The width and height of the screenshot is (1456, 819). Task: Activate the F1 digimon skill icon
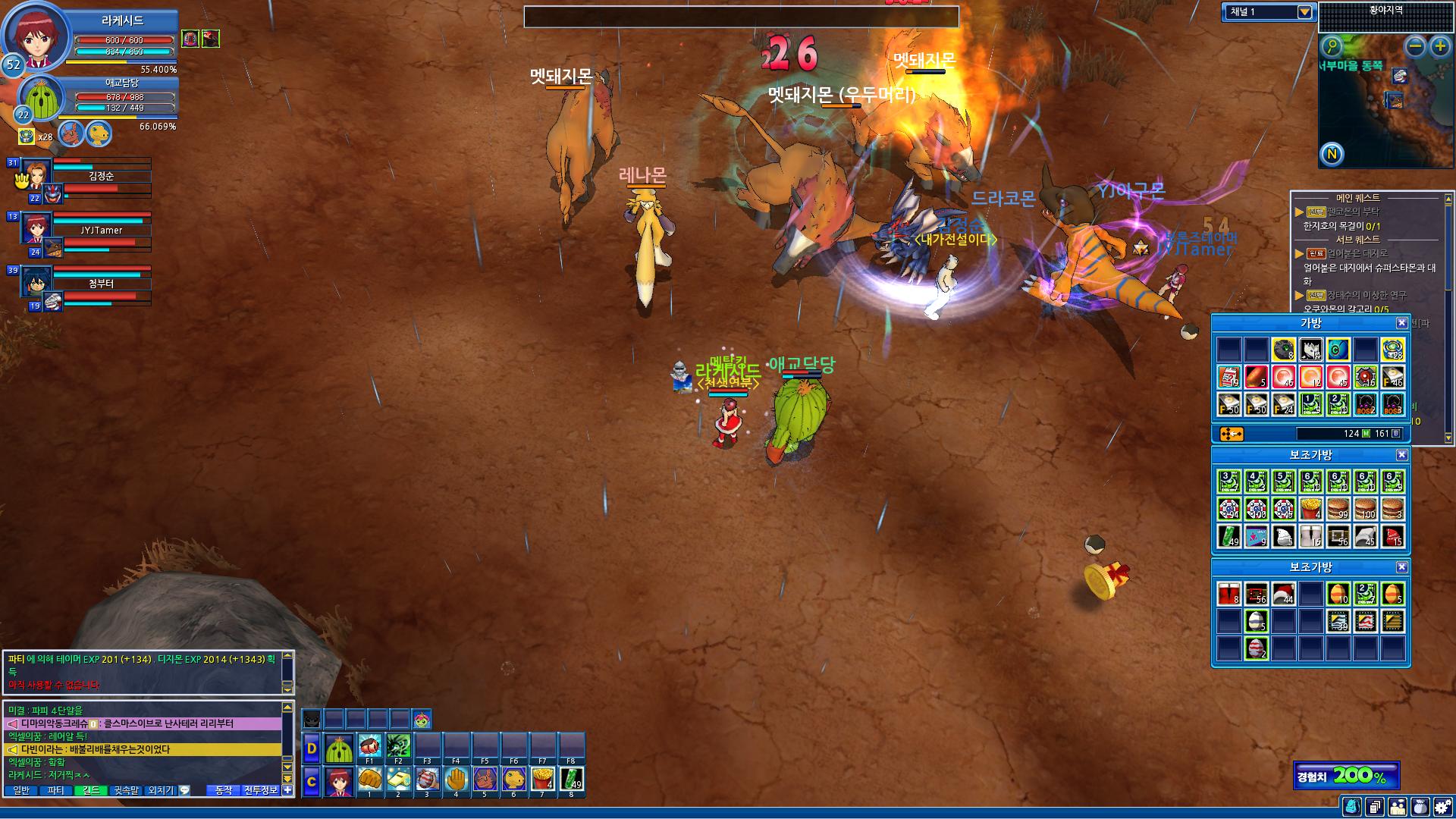coord(369,746)
